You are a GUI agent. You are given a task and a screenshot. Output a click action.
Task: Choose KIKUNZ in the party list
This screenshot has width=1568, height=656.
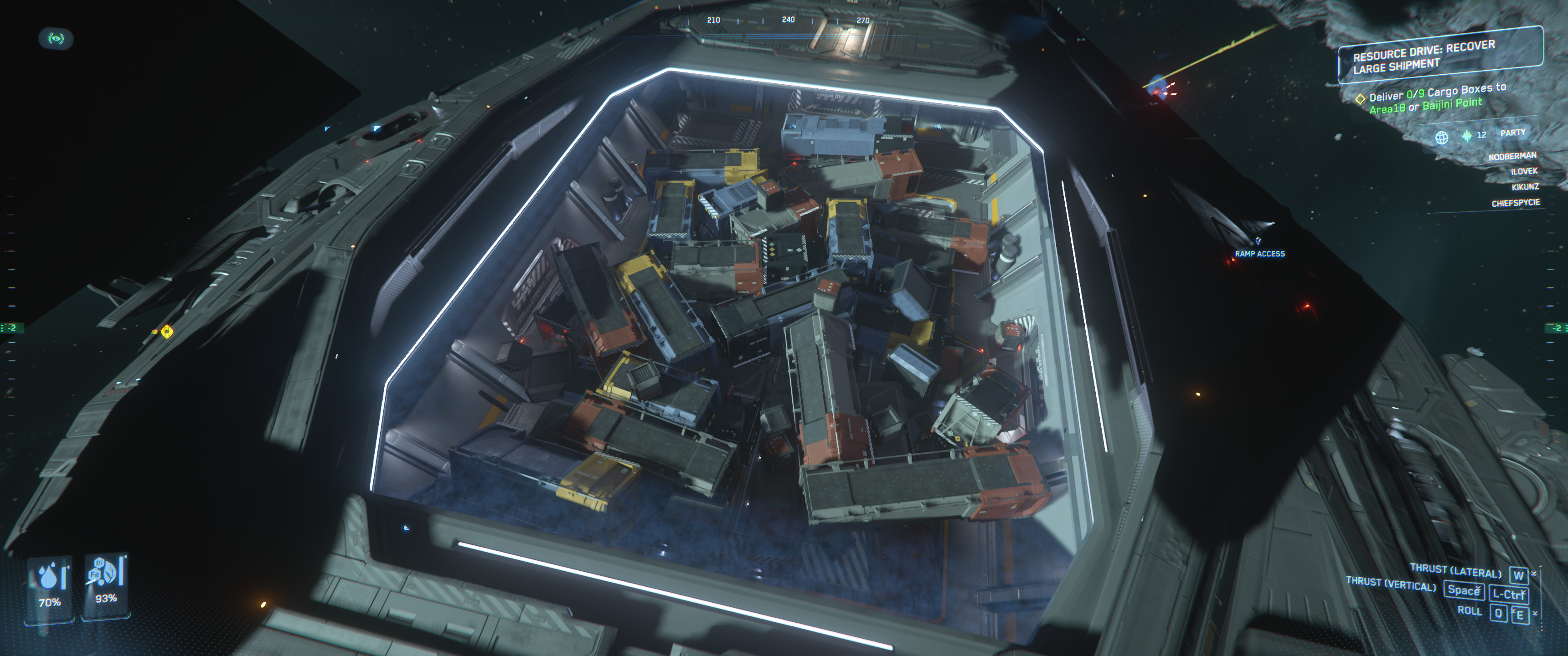pos(1525,187)
